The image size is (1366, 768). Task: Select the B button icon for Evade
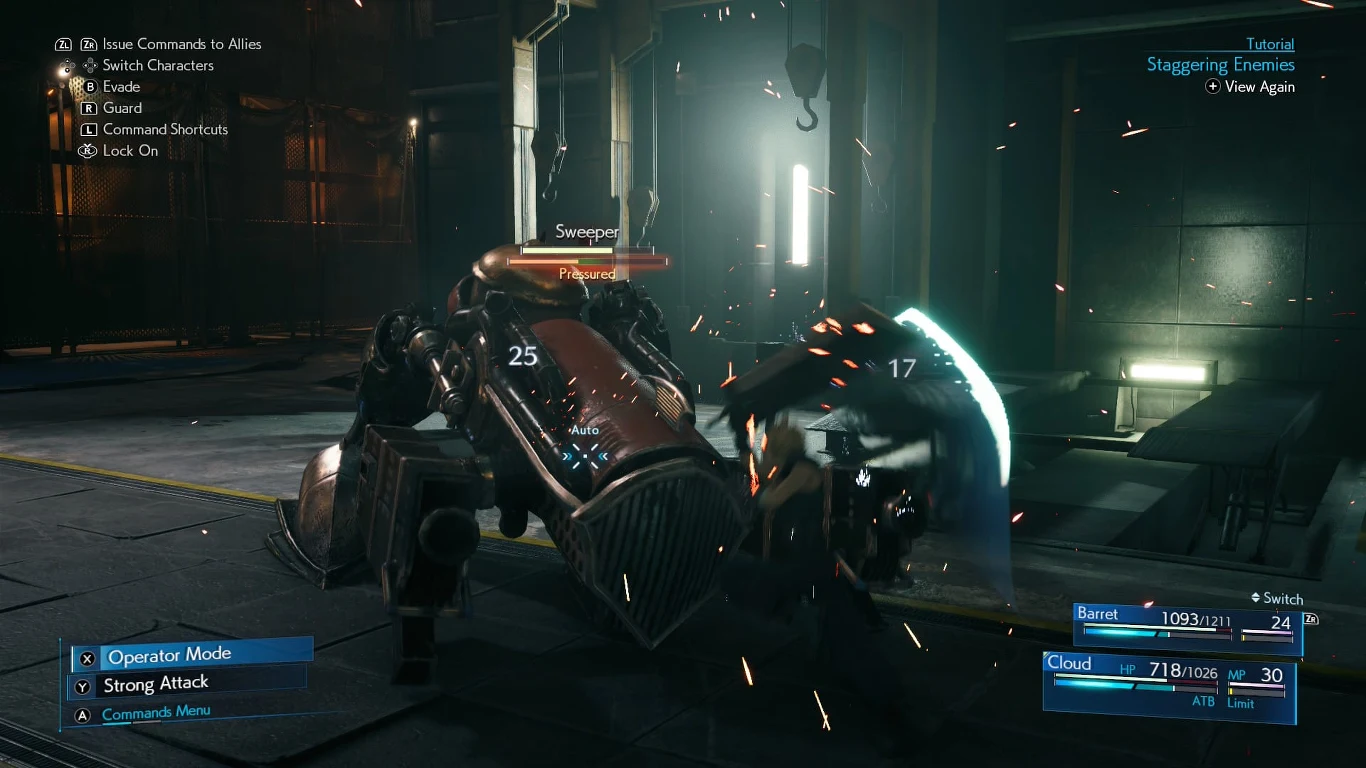90,86
